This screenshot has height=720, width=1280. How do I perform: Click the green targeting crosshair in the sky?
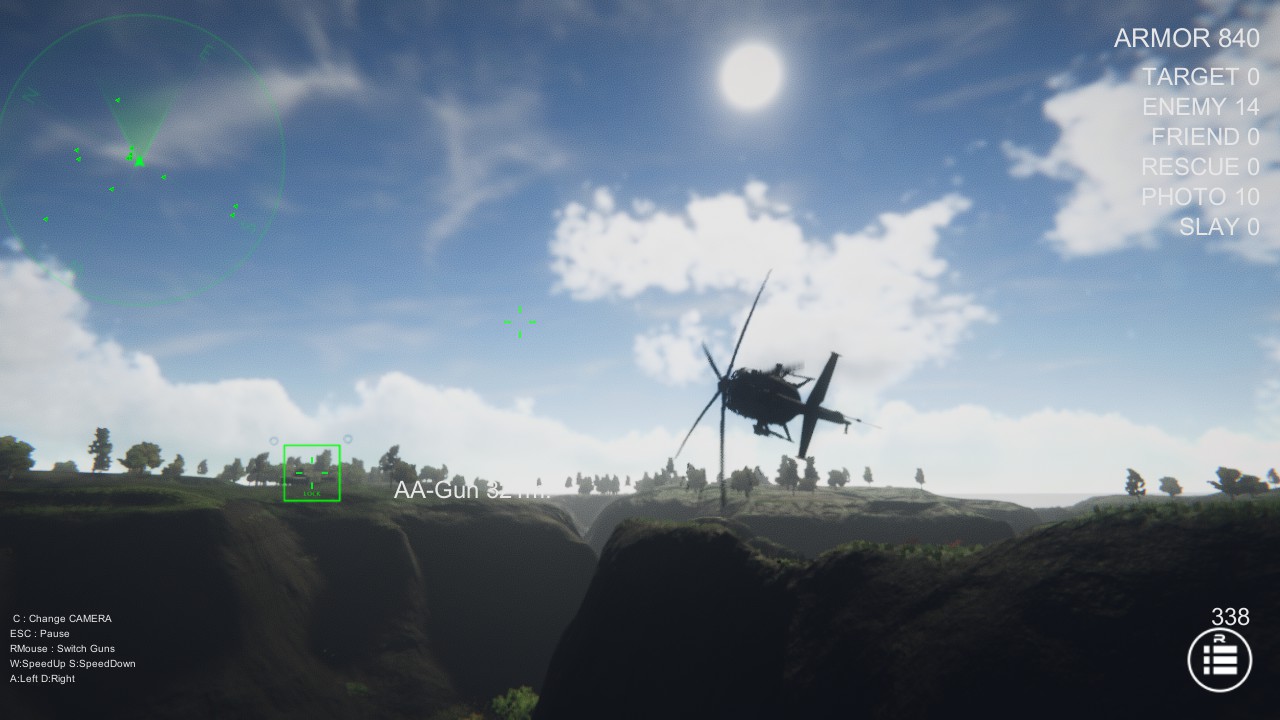518,321
